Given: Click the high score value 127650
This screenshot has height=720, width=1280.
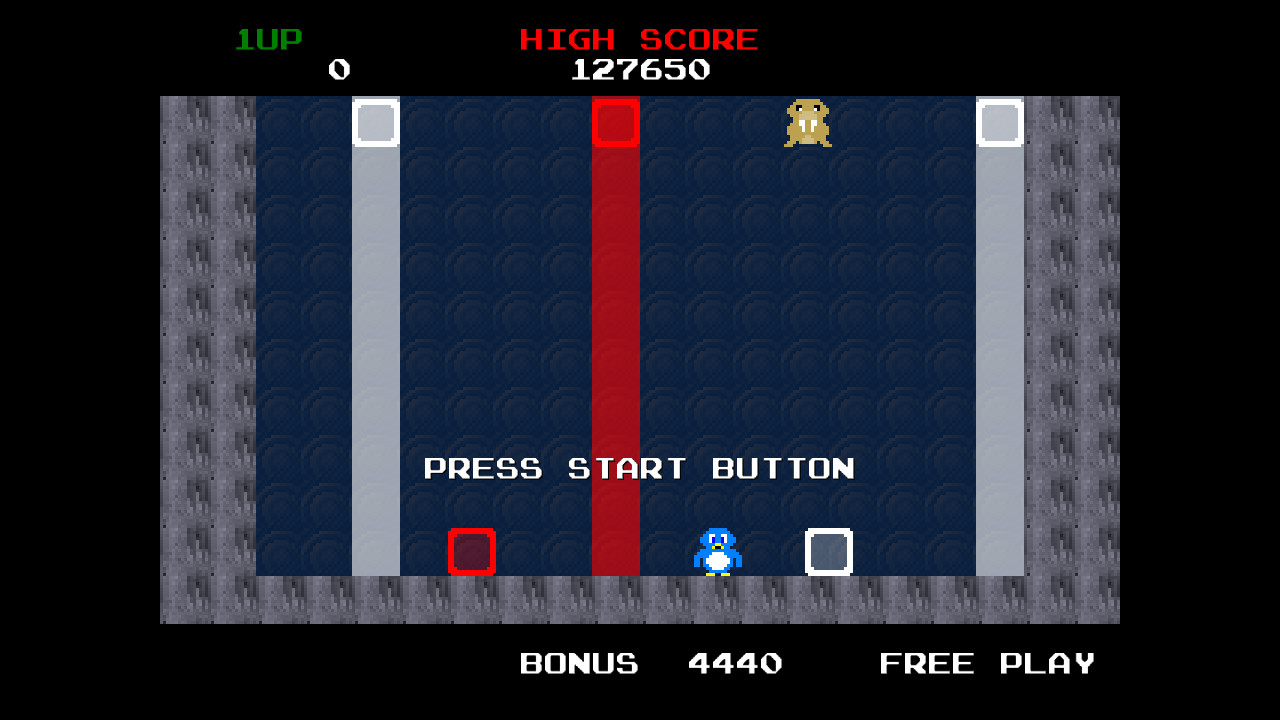Looking at the screenshot, I should point(640,70).
